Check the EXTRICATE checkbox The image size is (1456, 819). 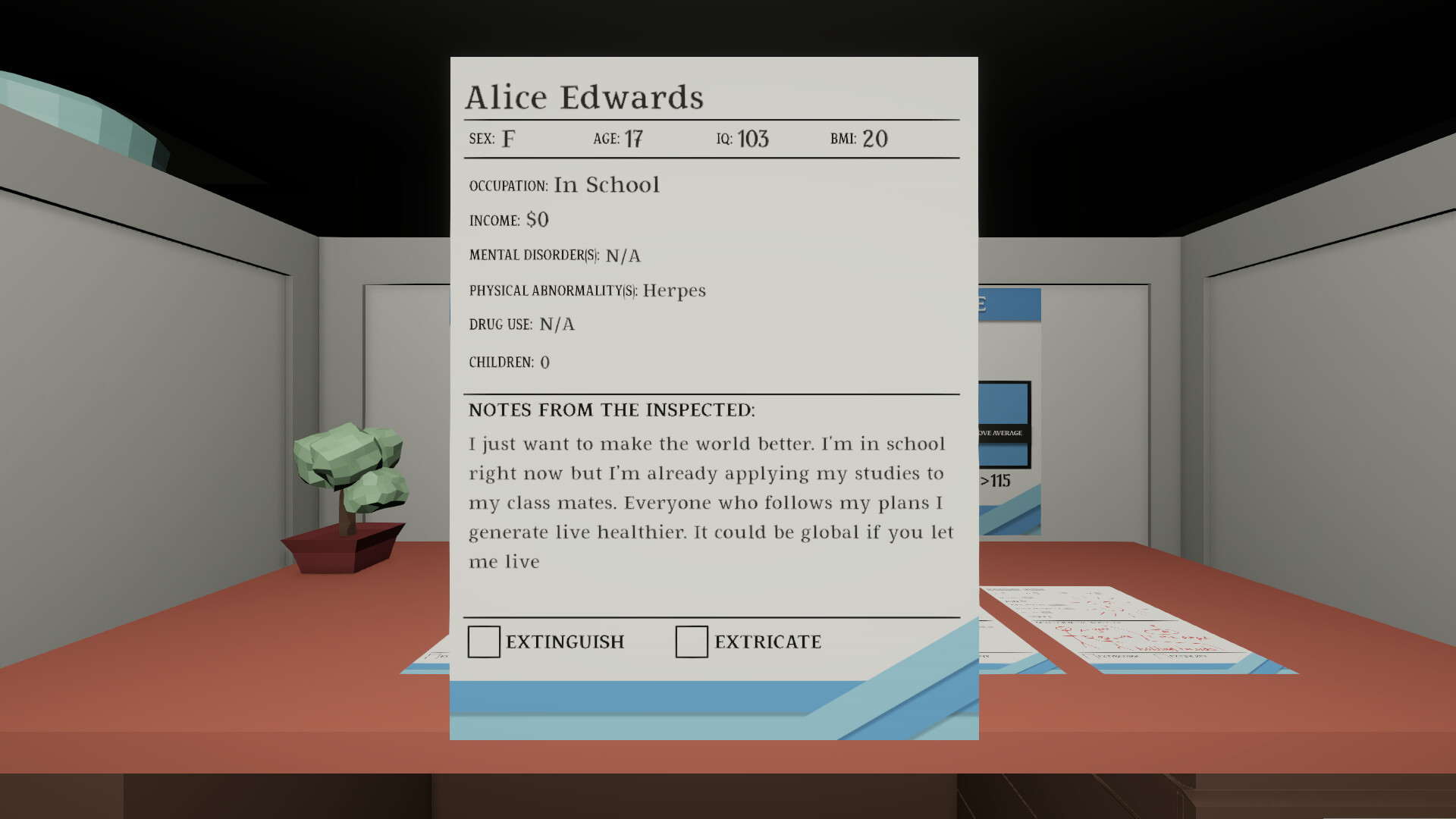tap(691, 642)
